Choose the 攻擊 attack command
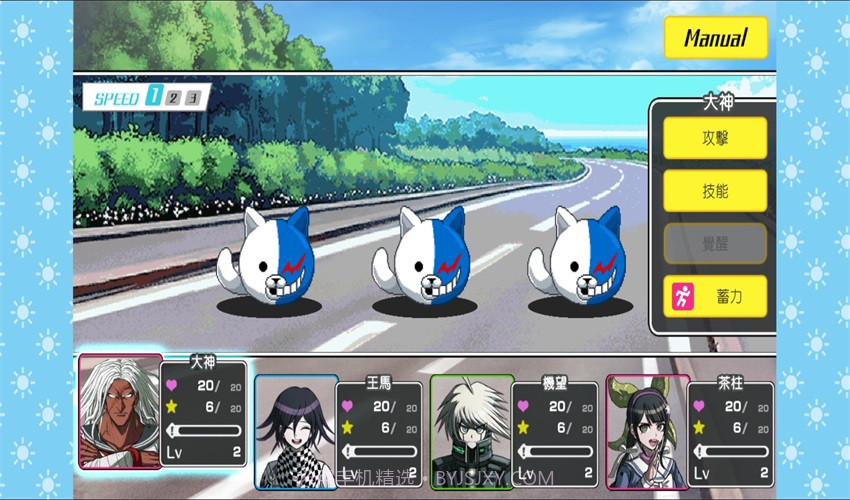The width and height of the screenshot is (850, 500). pos(715,138)
